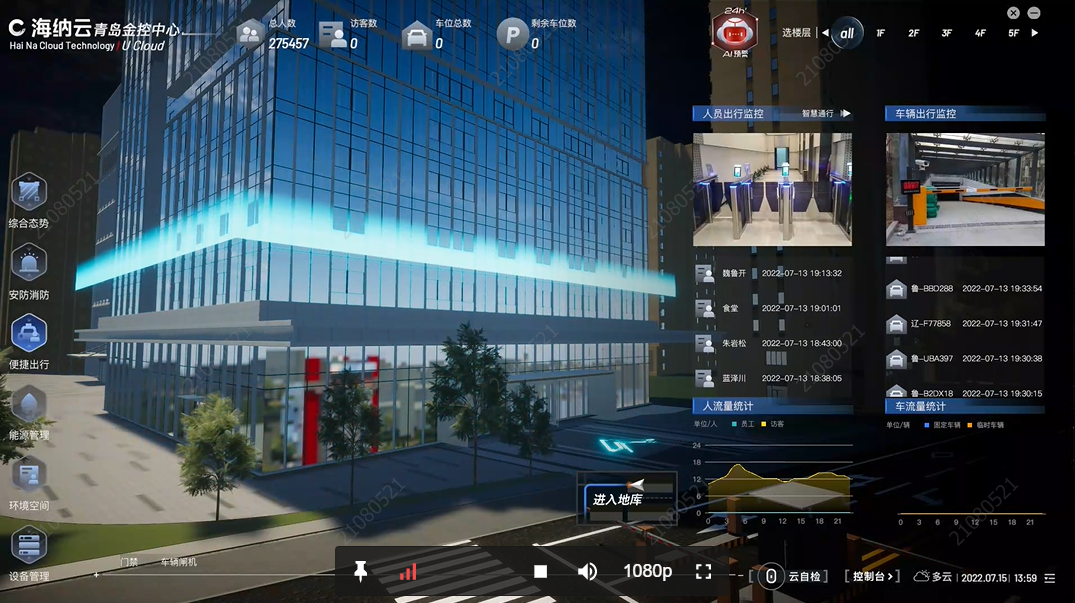Select the 便捷出行 travel menu
This screenshot has height=603, width=1075.
28,334
